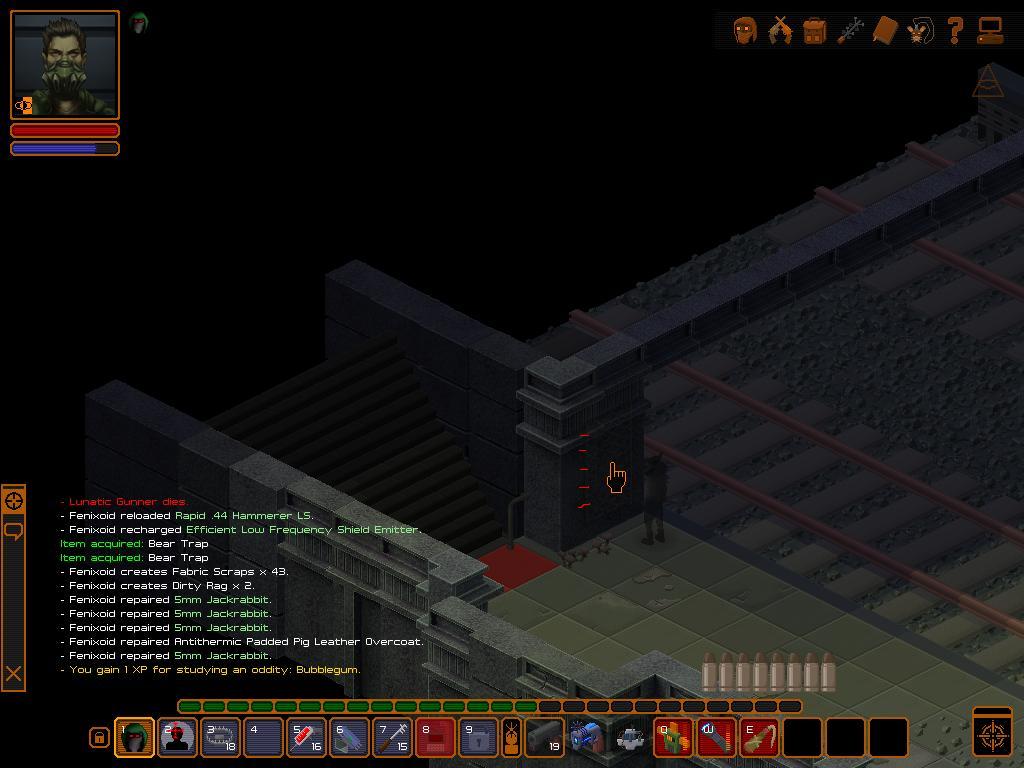
Task: Open the system menu computer icon
Action: click(990, 31)
